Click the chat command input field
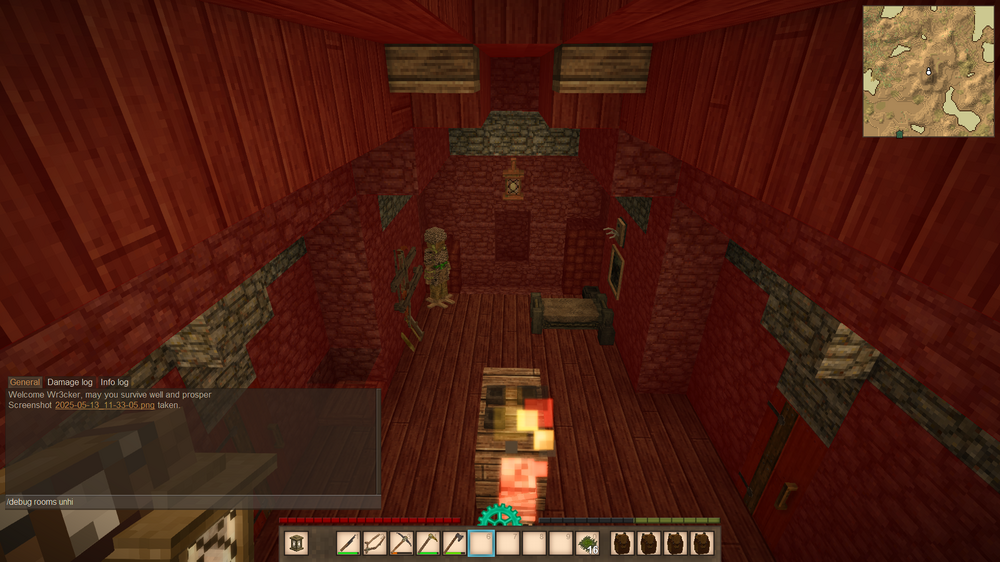1000x562 pixels. click(x=190, y=501)
